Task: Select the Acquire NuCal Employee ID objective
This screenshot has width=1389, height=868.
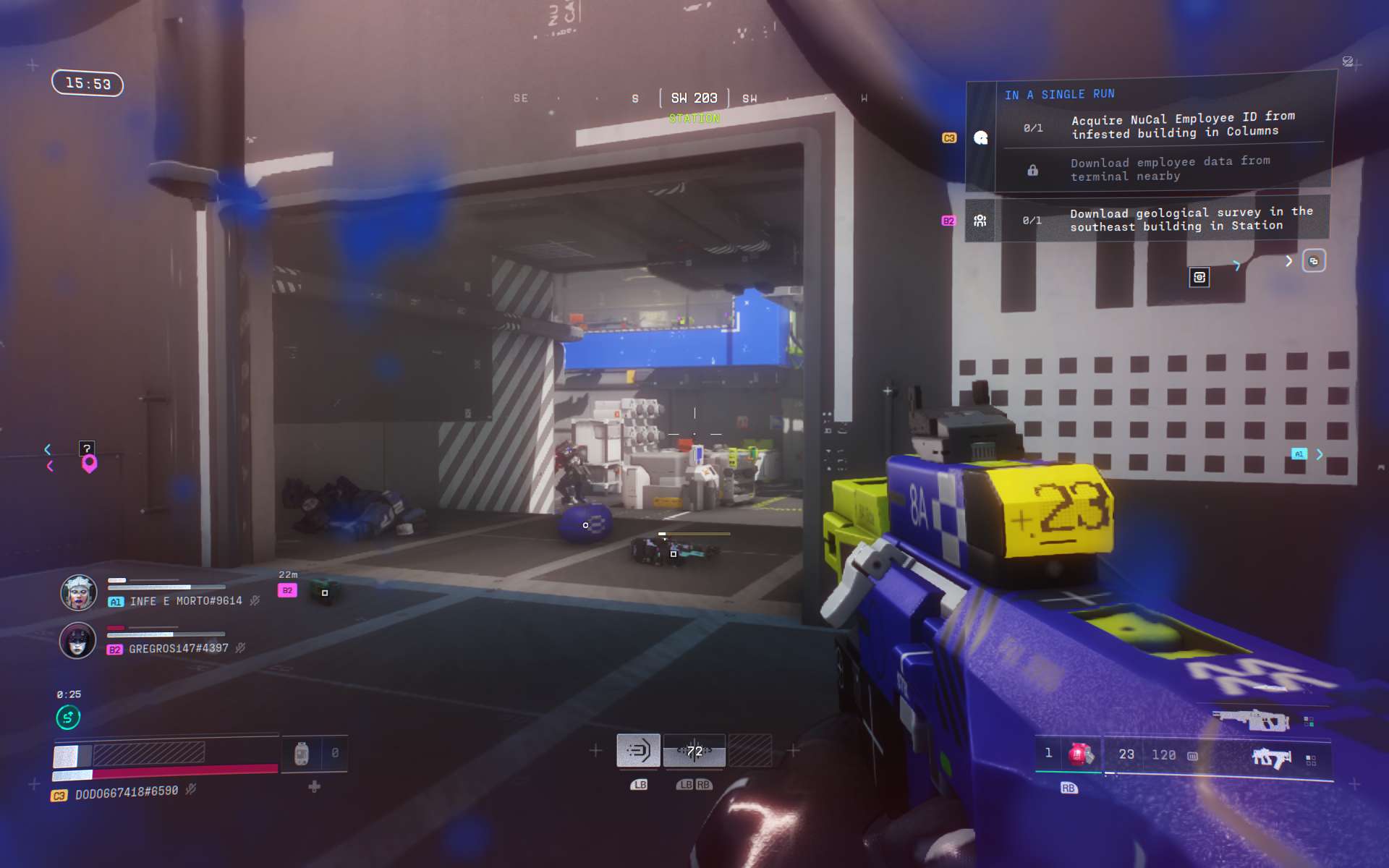Action: [1175, 126]
